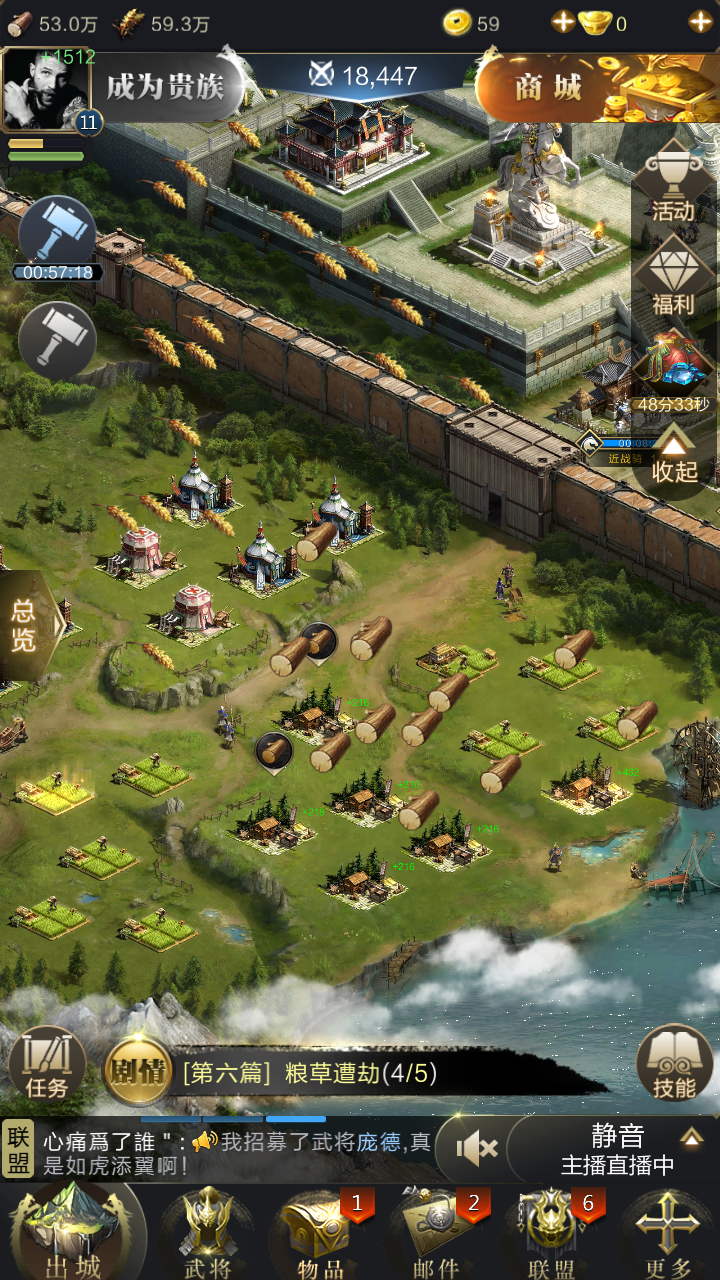Open the 福利 welfare rewards
The image size is (720, 1280).
click(x=673, y=278)
